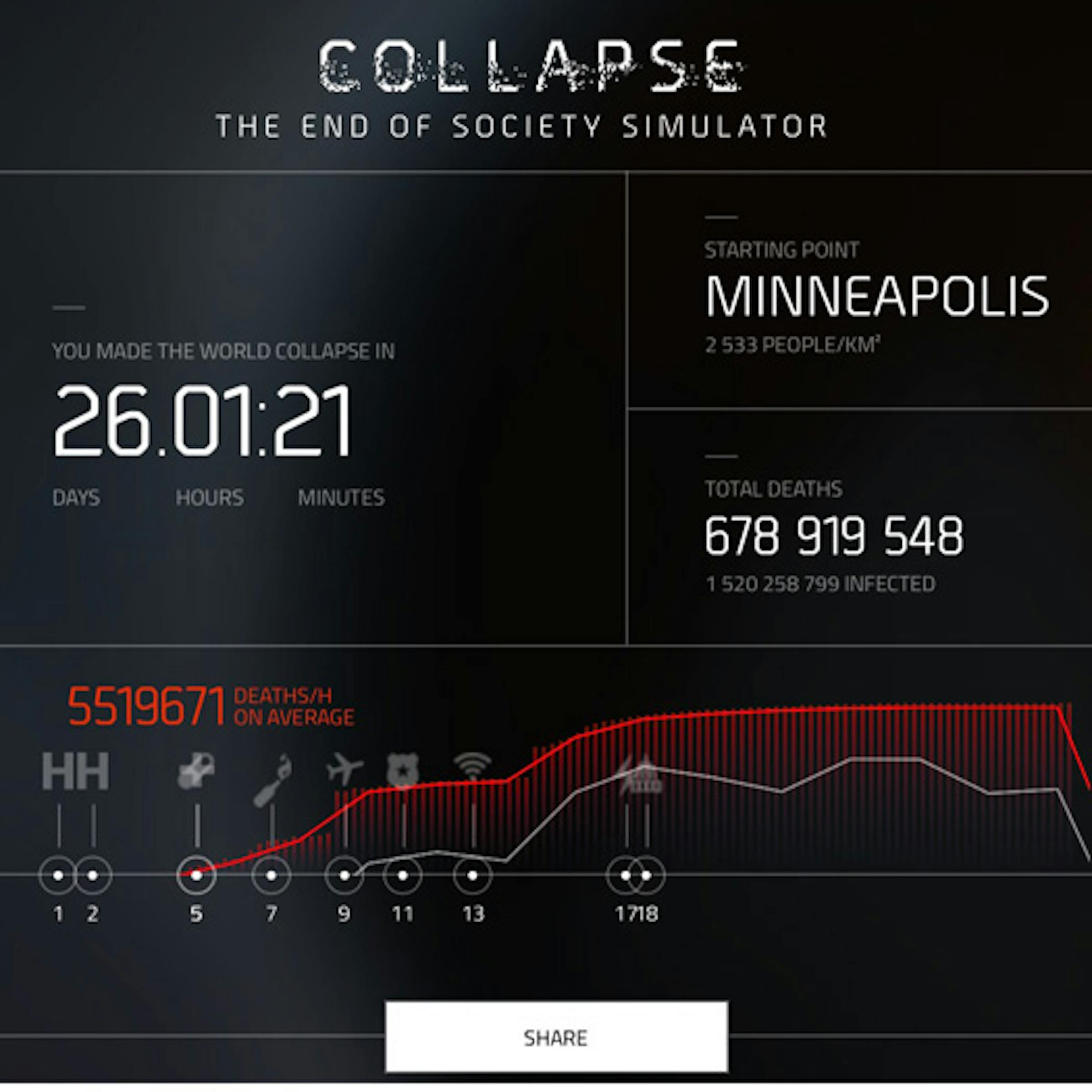Select the day 1 timeline marker
The height and width of the screenshot is (1092, 1092).
(58, 875)
